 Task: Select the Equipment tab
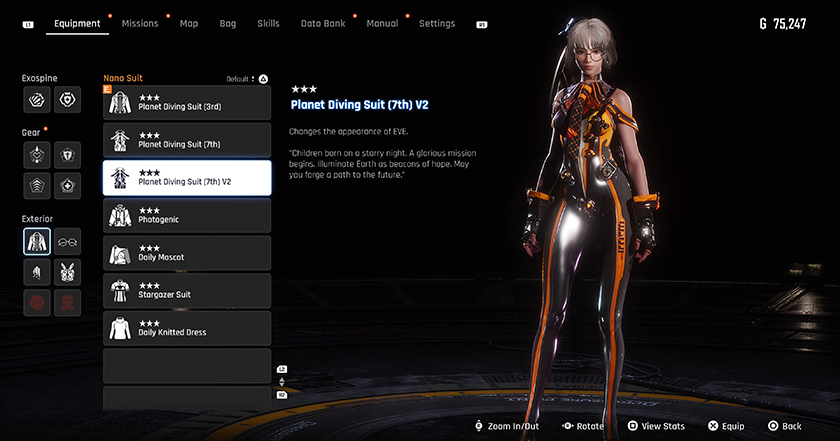point(77,23)
